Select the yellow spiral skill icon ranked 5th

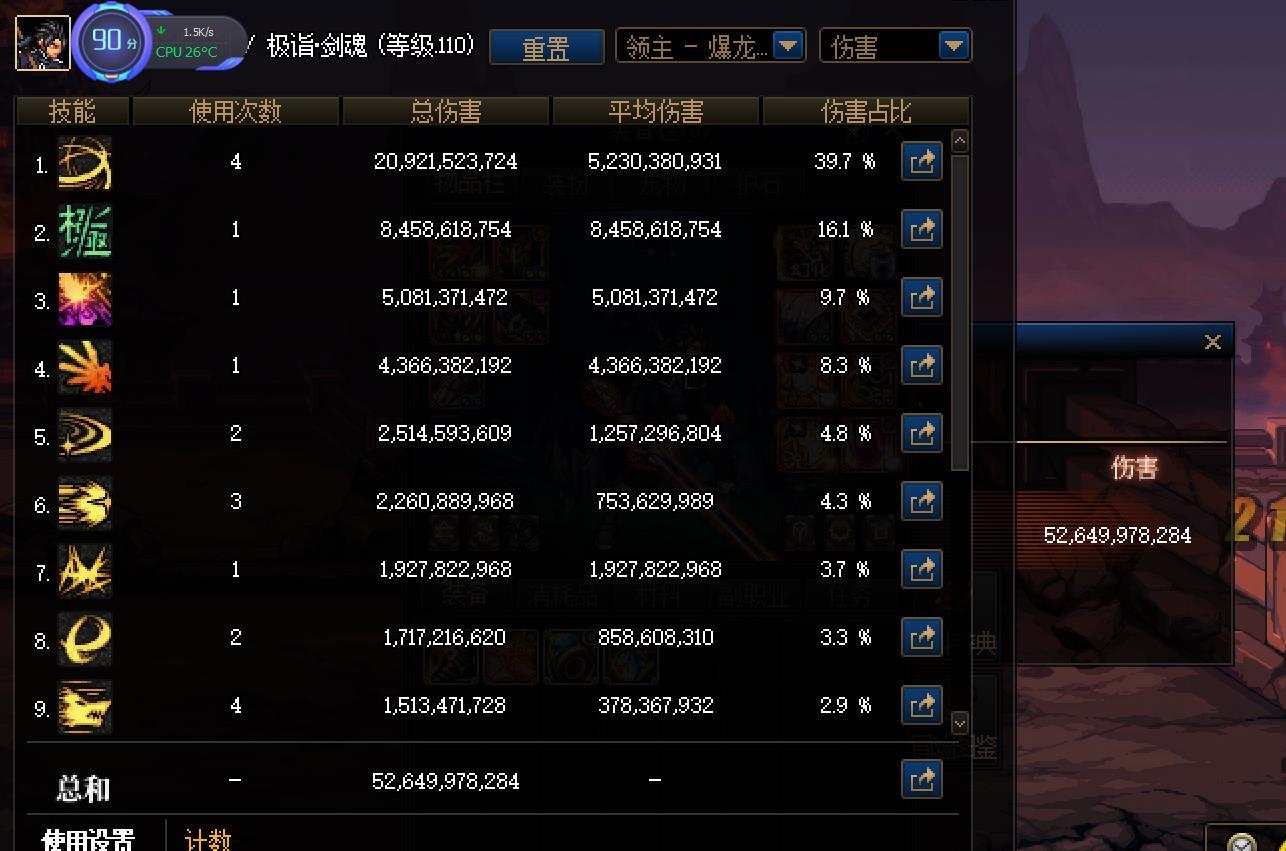click(85, 434)
